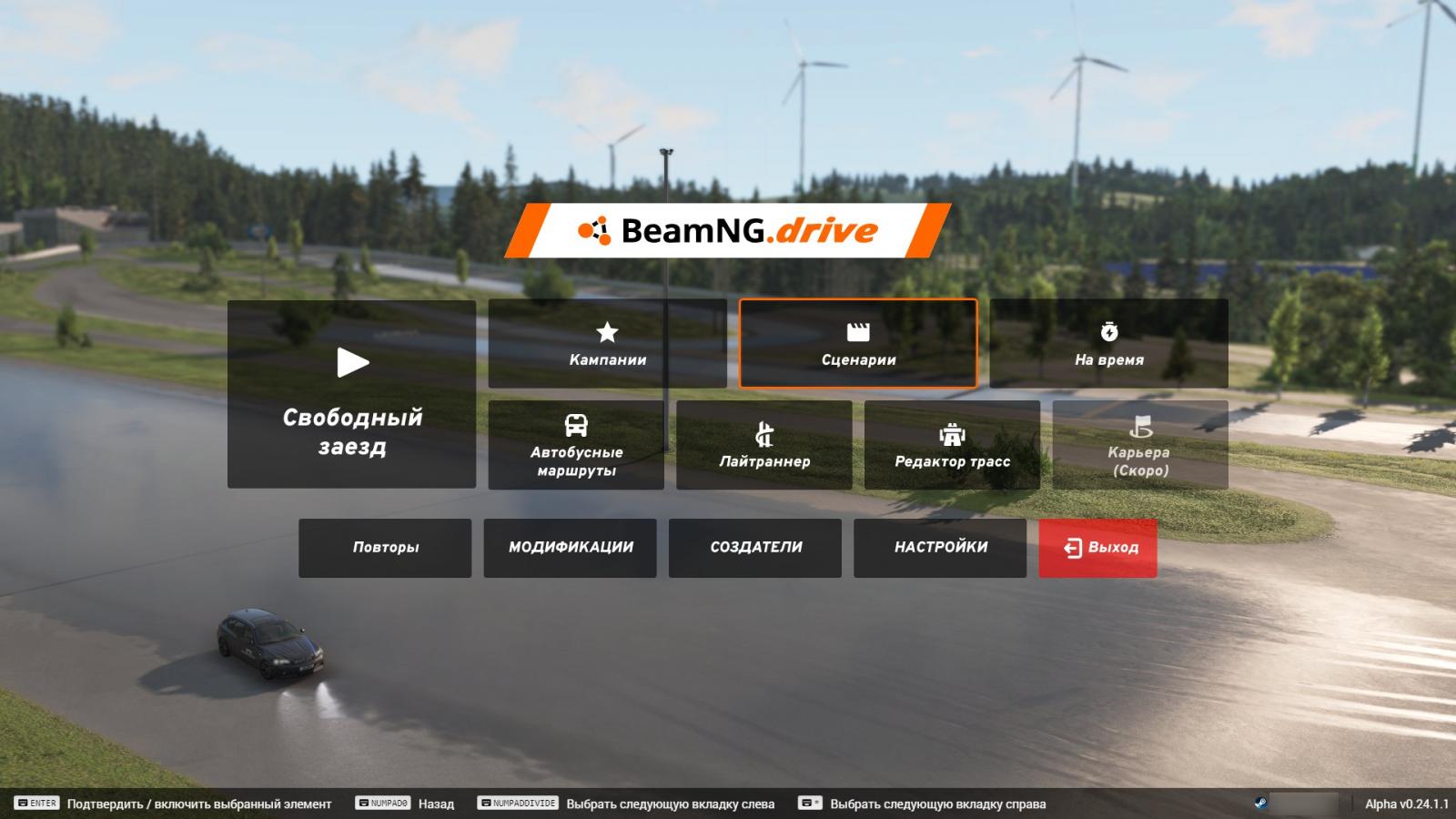Select the Лайтраннер mode icon
The image size is (1456, 819).
tap(764, 434)
